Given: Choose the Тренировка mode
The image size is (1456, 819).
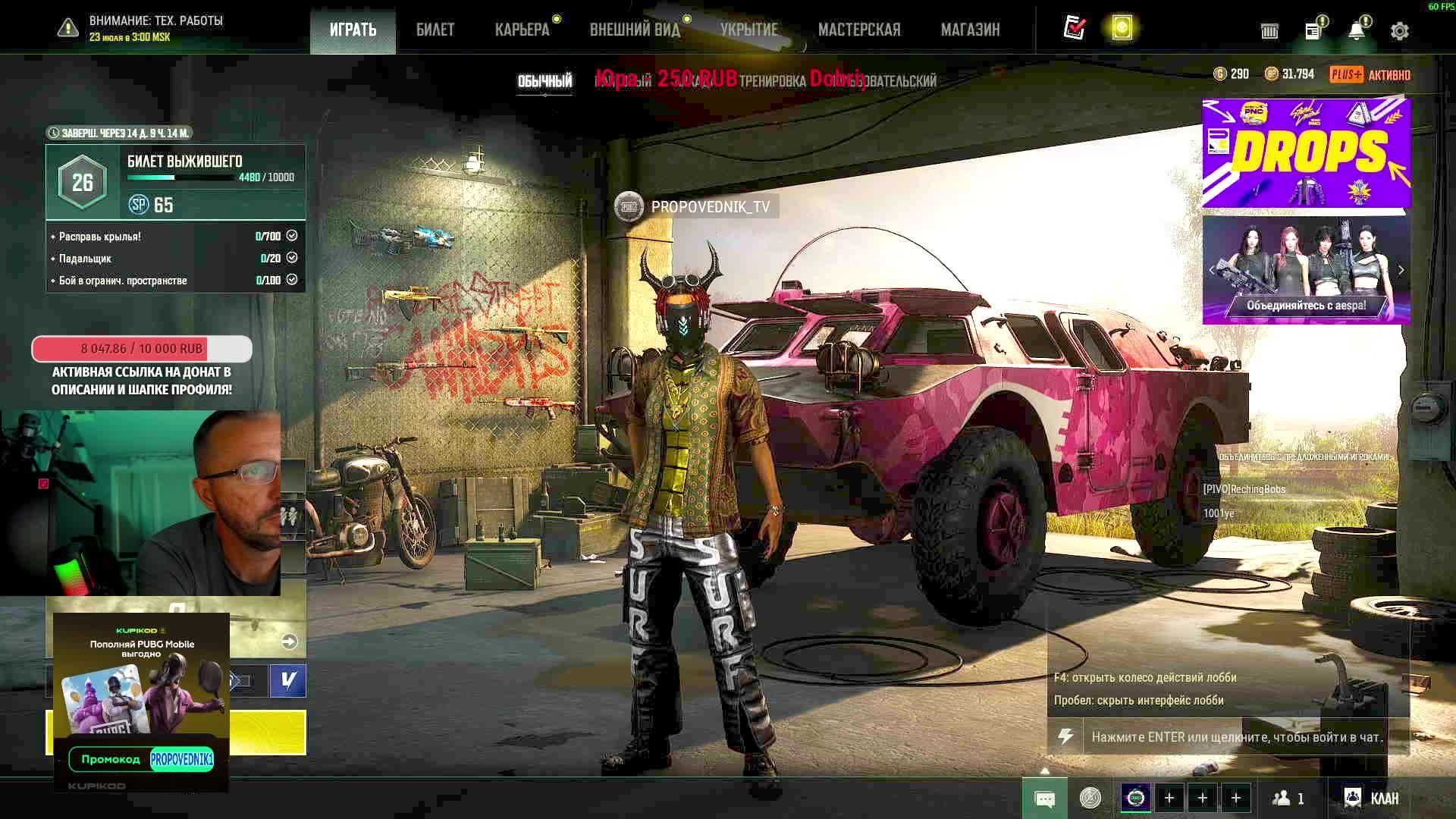Looking at the screenshot, I should click(772, 81).
